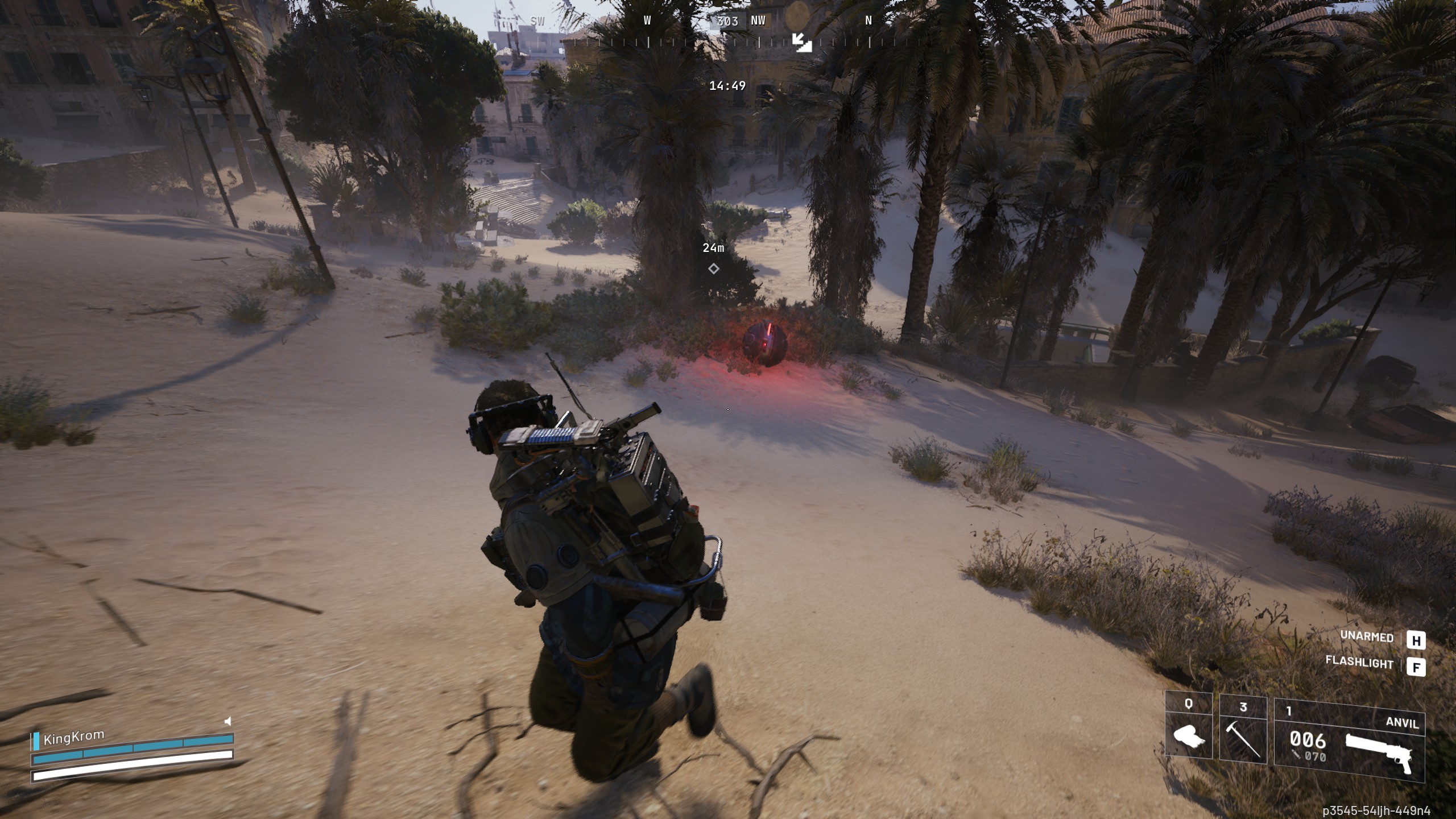Click the speaker icon above the player bars

click(227, 722)
